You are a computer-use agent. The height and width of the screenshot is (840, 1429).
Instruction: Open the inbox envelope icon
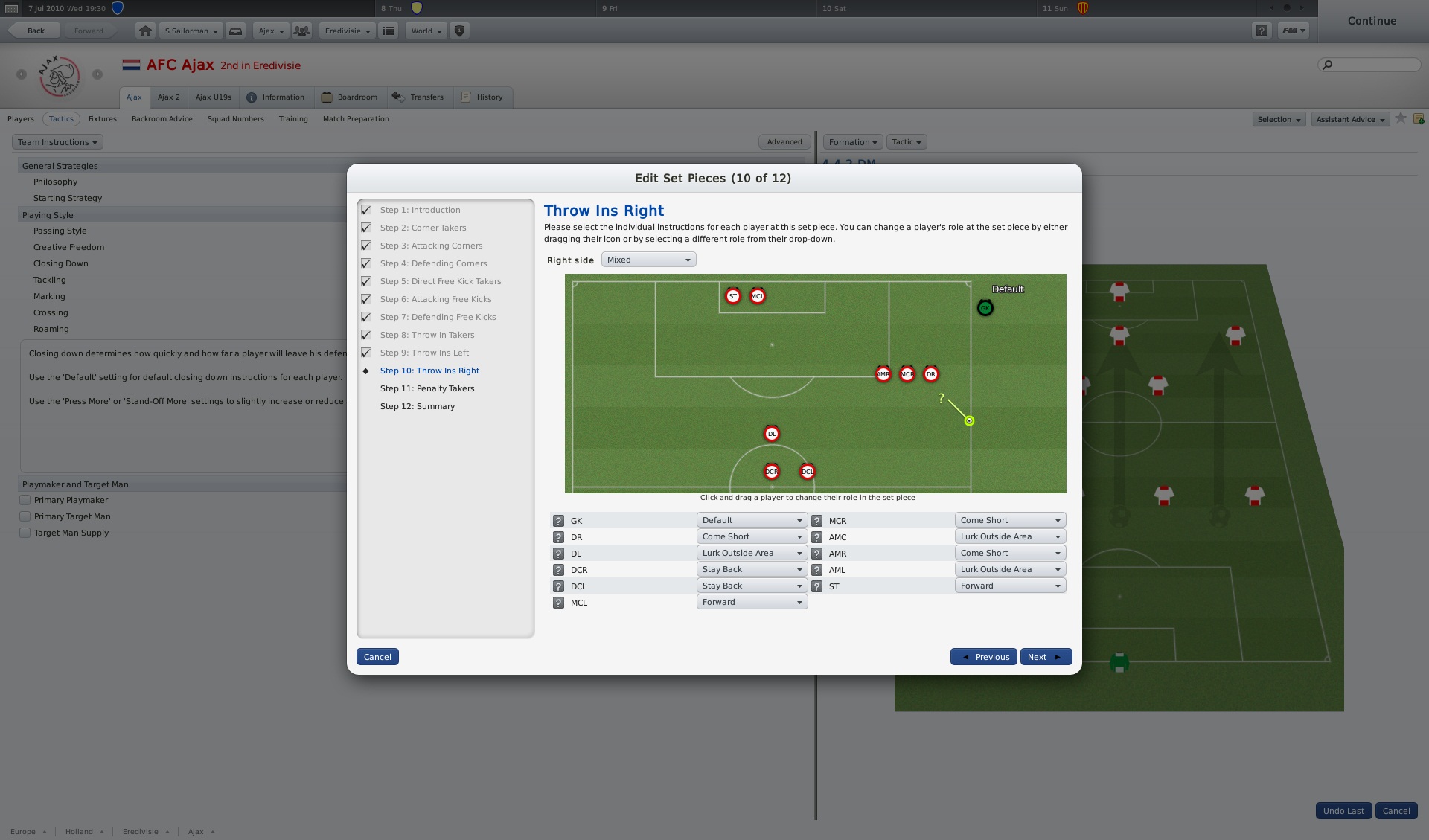tap(236, 31)
